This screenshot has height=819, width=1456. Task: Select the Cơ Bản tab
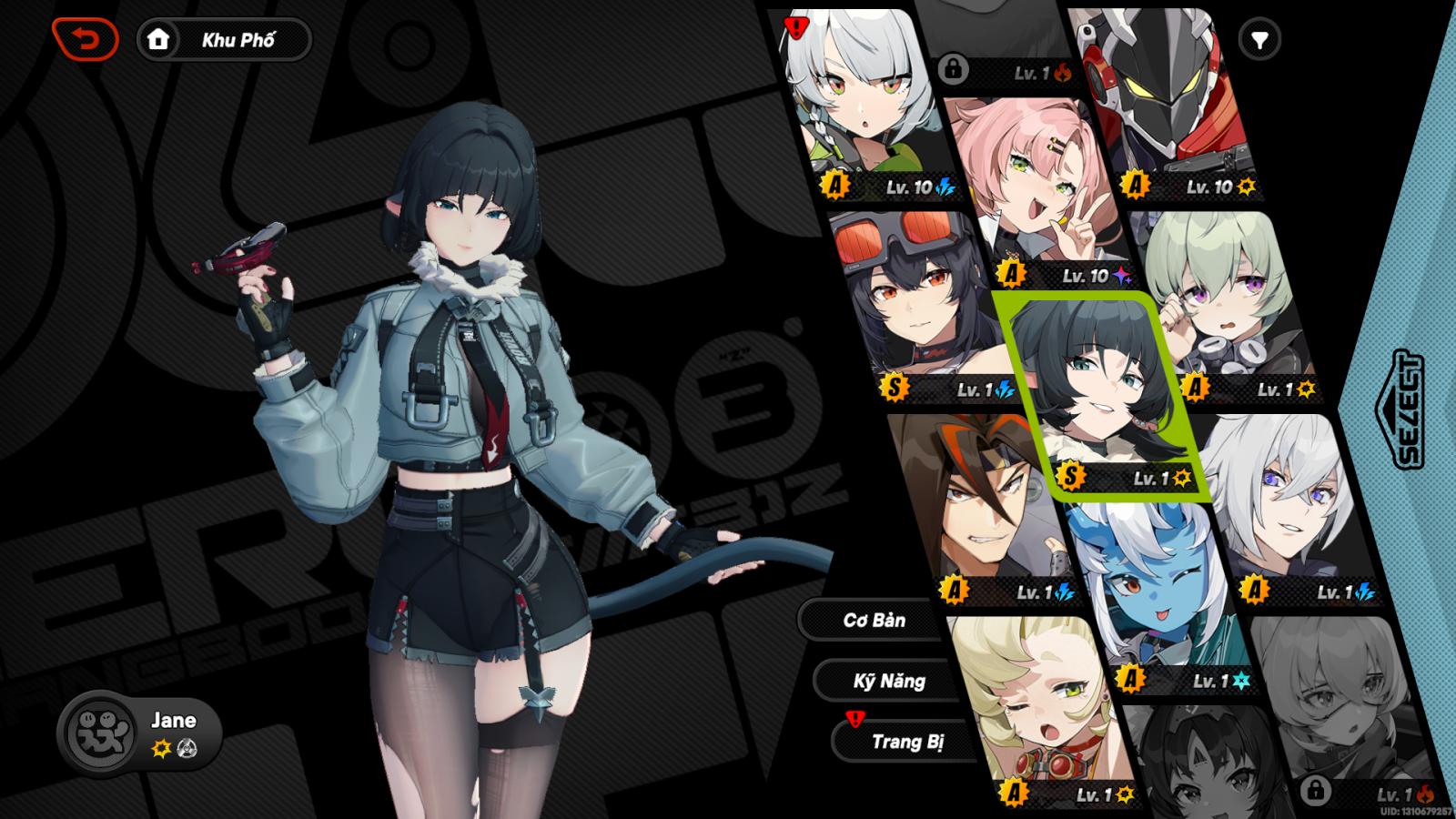click(x=875, y=620)
